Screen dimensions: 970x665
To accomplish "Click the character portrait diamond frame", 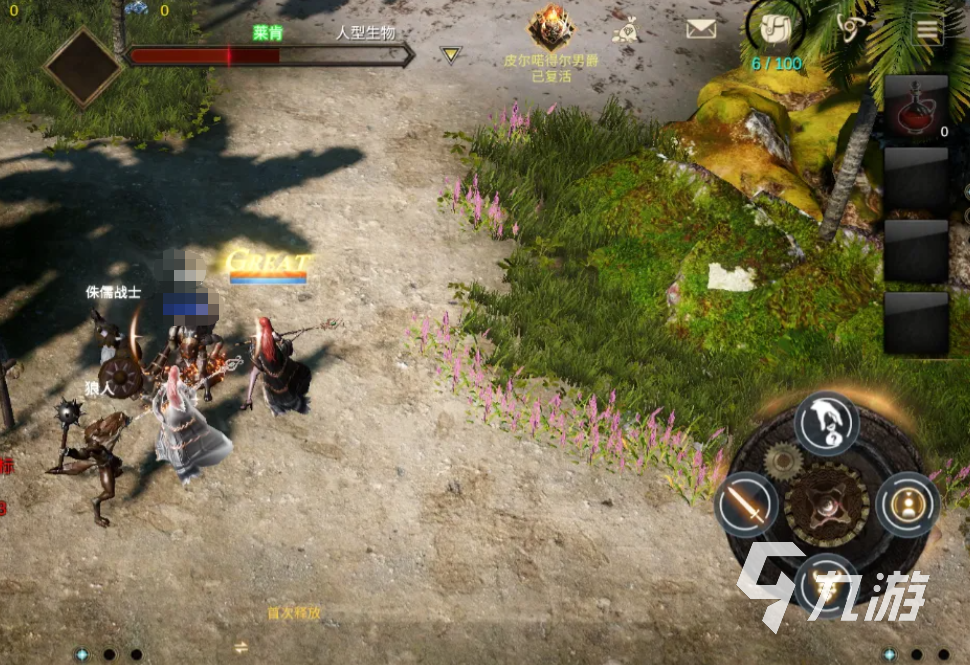I will coord(82,66).
